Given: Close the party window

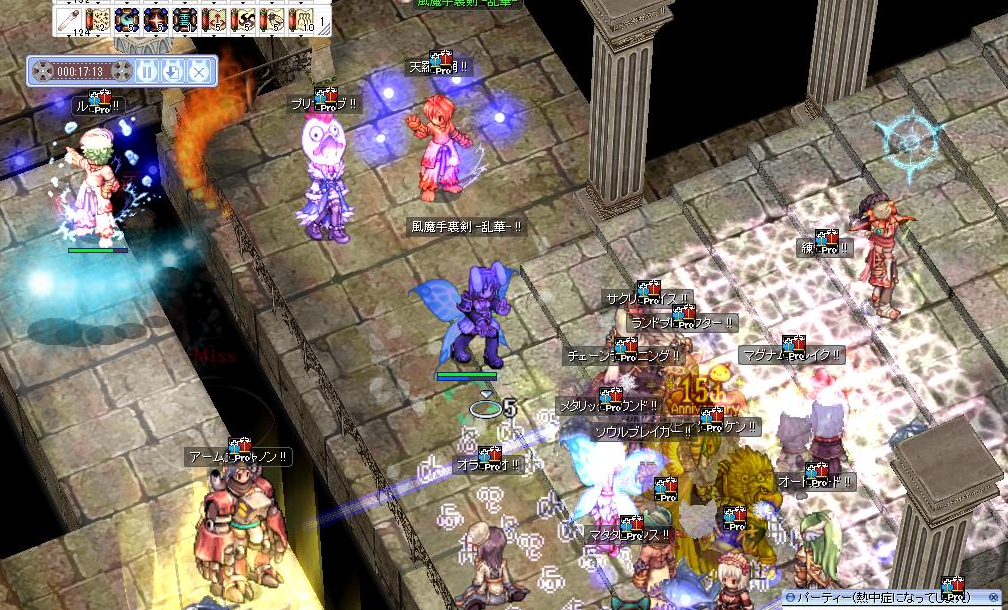Looking at the screenshot, I should point(995,597).
